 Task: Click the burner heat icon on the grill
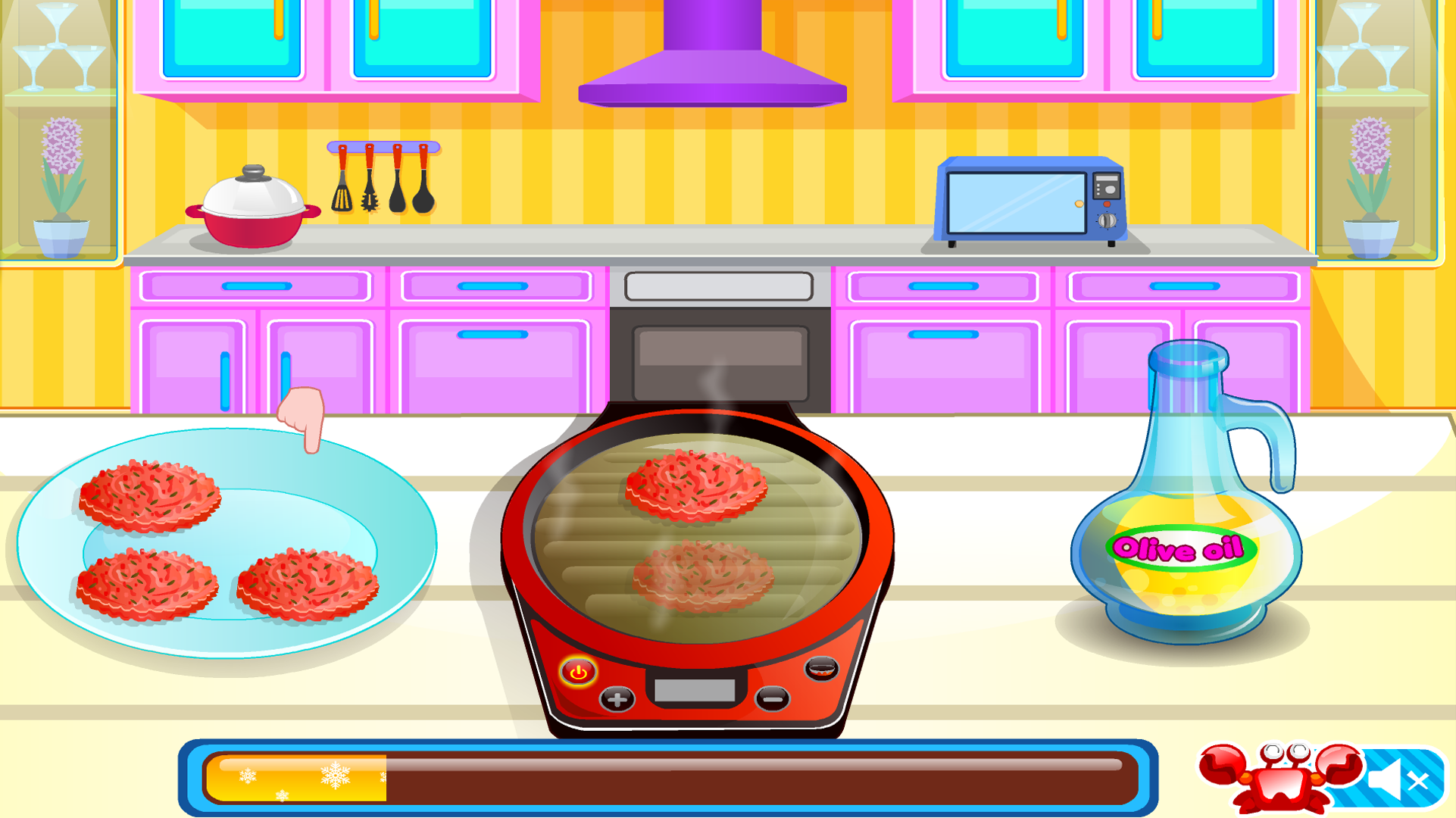(x=823, y=667)
